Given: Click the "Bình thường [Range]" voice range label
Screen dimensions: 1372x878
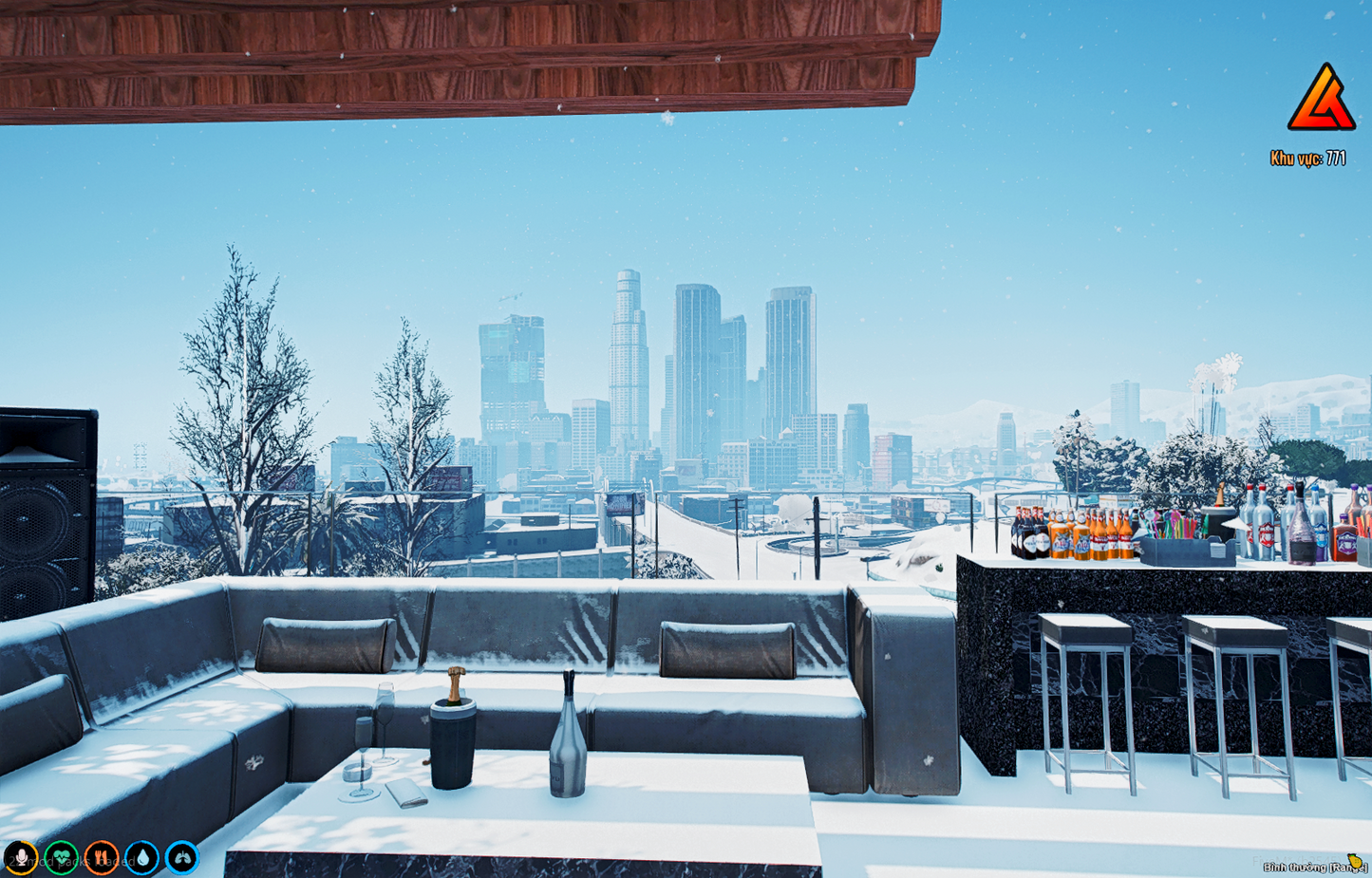Looking at the screenshot, I should pos(1314,867).
